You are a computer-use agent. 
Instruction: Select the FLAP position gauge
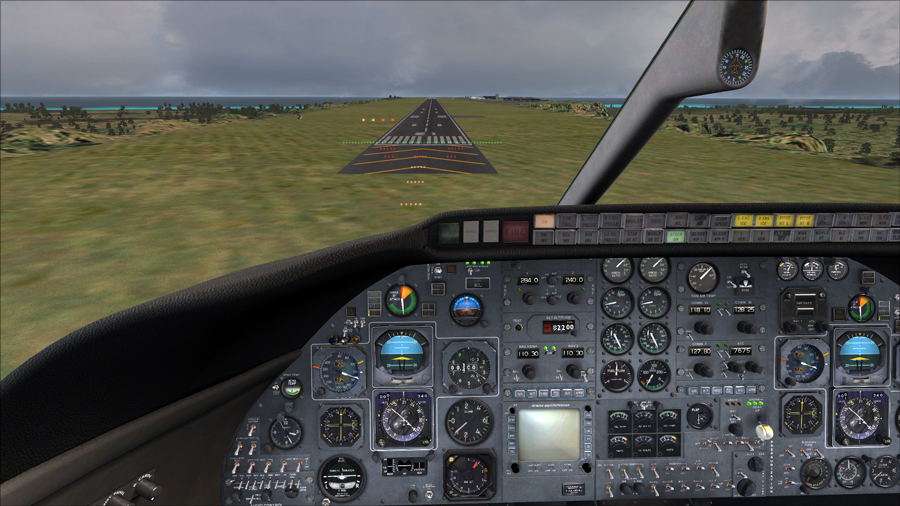700,415
